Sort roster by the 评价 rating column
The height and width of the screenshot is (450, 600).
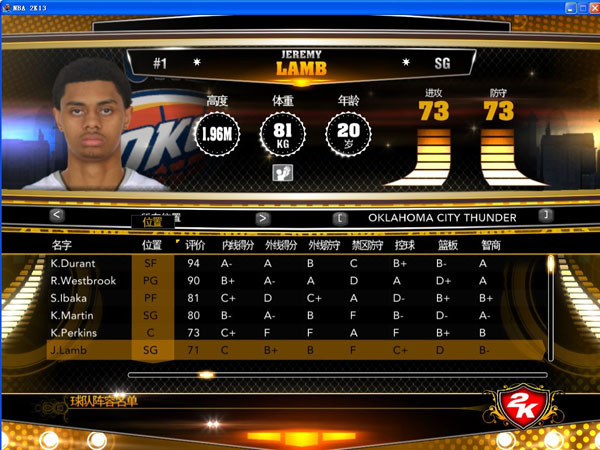click(195, 244)
